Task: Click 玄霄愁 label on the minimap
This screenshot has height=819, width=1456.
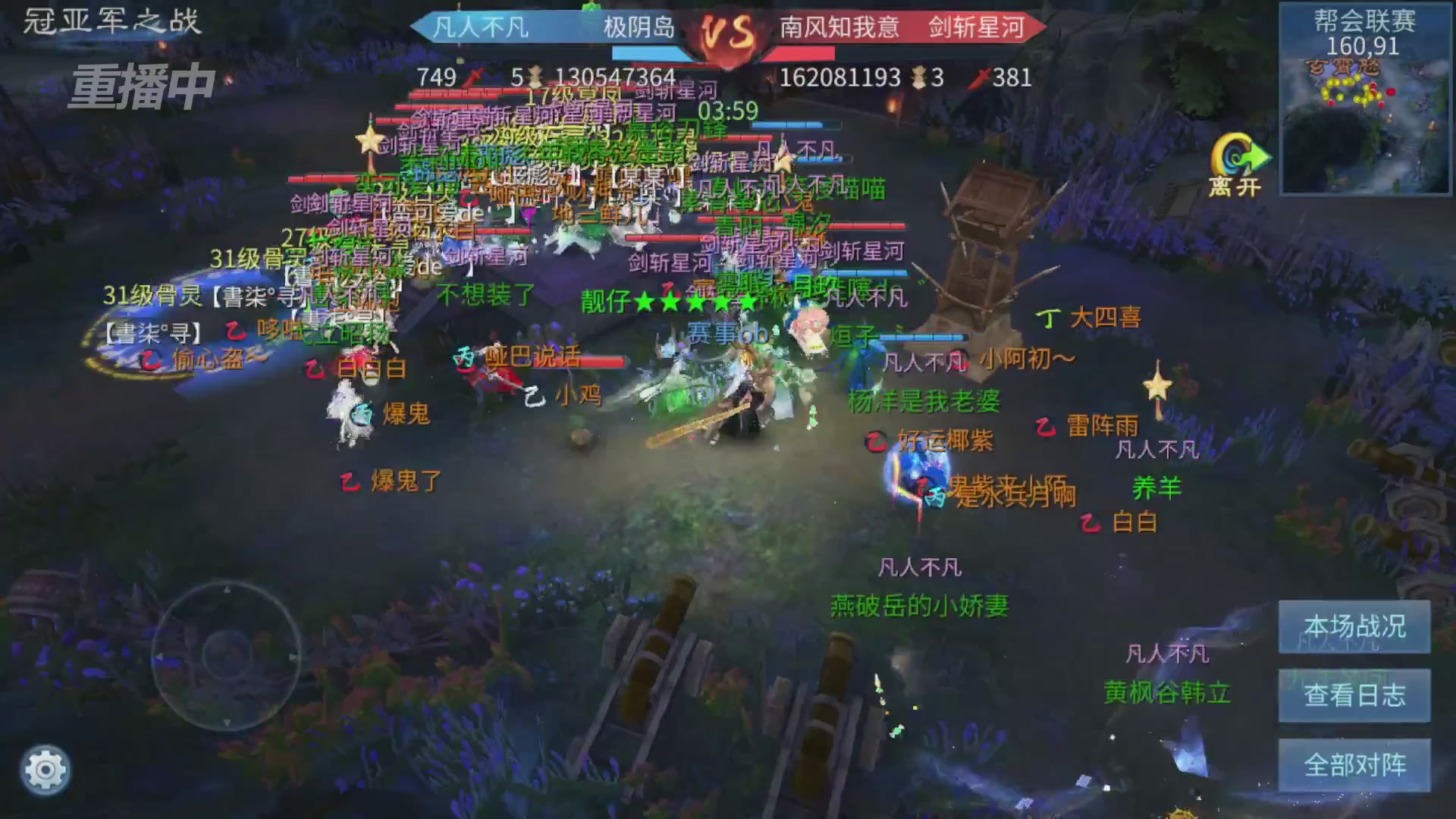Action: [1344, 66]
